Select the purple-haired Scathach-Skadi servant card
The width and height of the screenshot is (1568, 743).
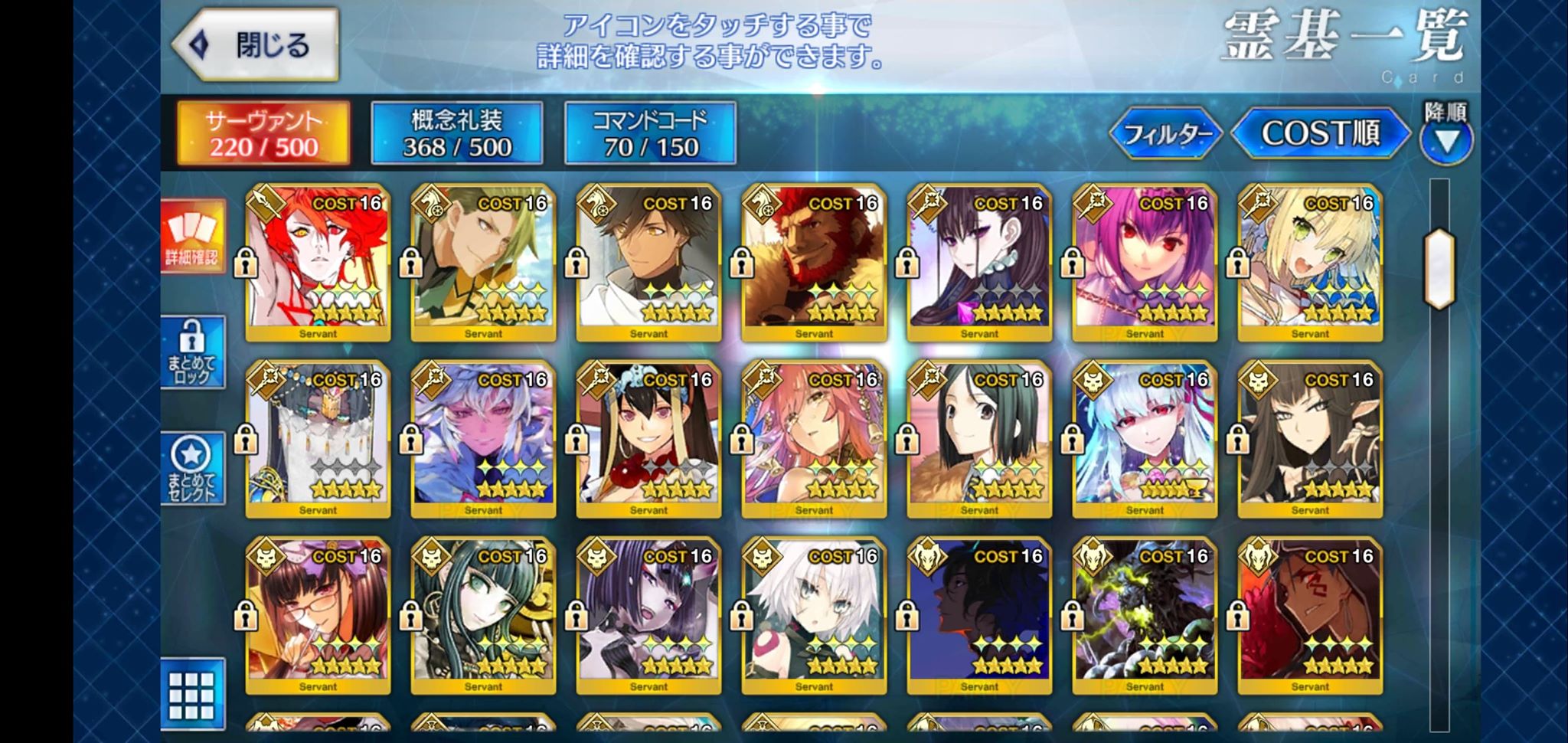[1145, 262]
